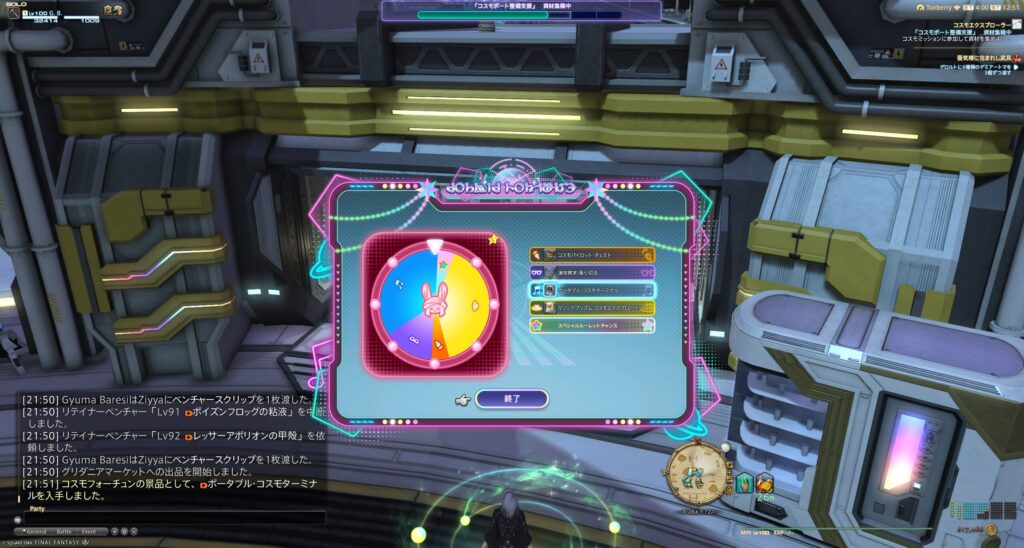Add a new chat tab with the plus button
This screenshot has width=1024, height=548.
[x=114, y=530]
